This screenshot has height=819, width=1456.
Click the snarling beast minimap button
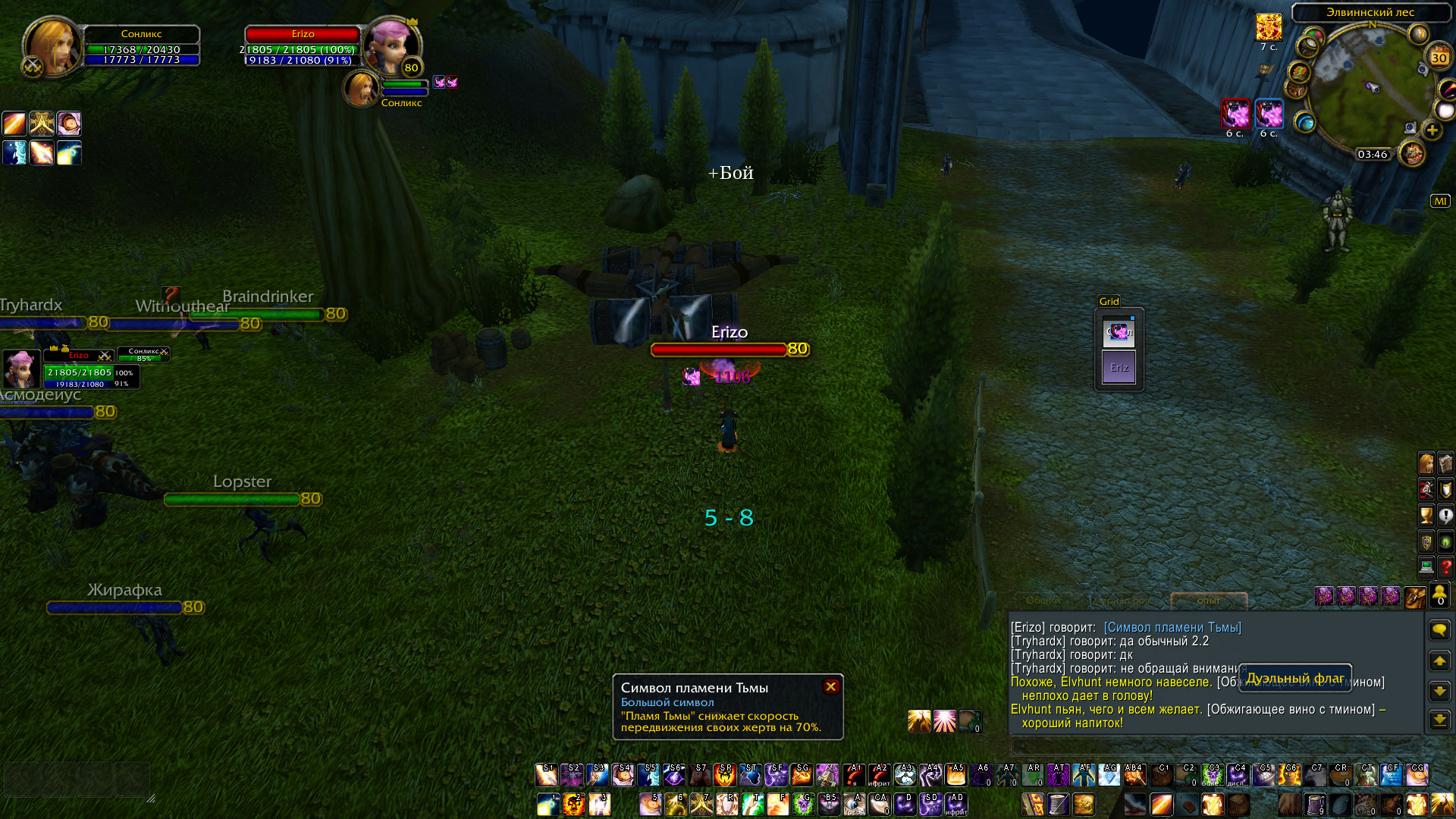point(1411,154)
